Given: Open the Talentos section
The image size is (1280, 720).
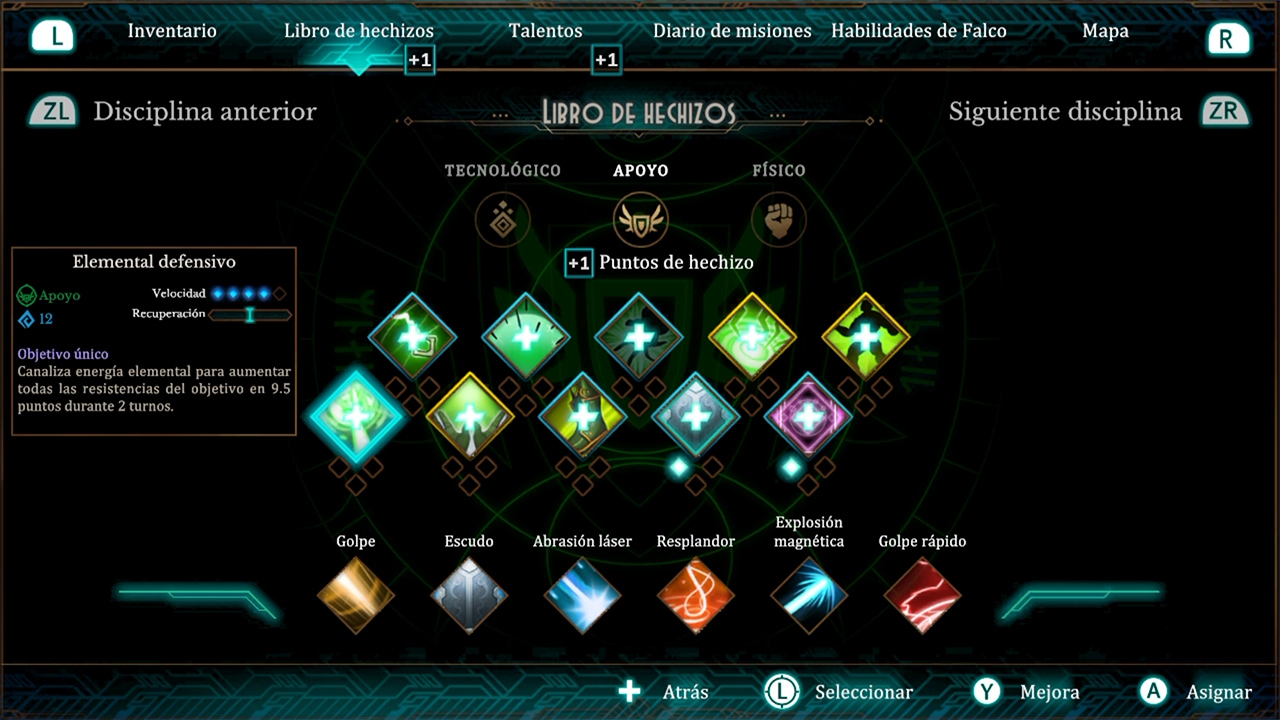Looking at the screenshot, I should tap(545, 31).
